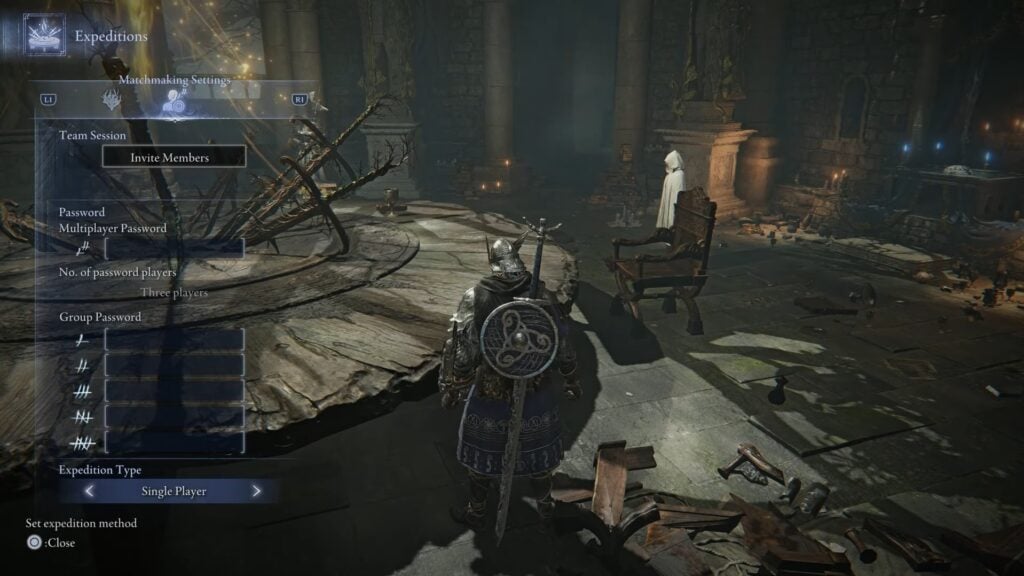
Task: Select the Matchmaking Settings tab icon
Action: tap(175, 100)
